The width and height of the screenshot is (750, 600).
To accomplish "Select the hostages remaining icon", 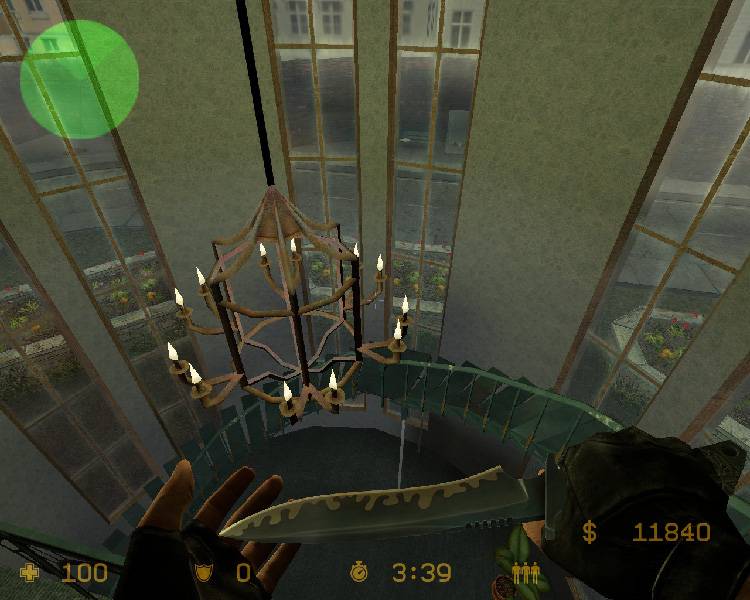I will point(525,573).
